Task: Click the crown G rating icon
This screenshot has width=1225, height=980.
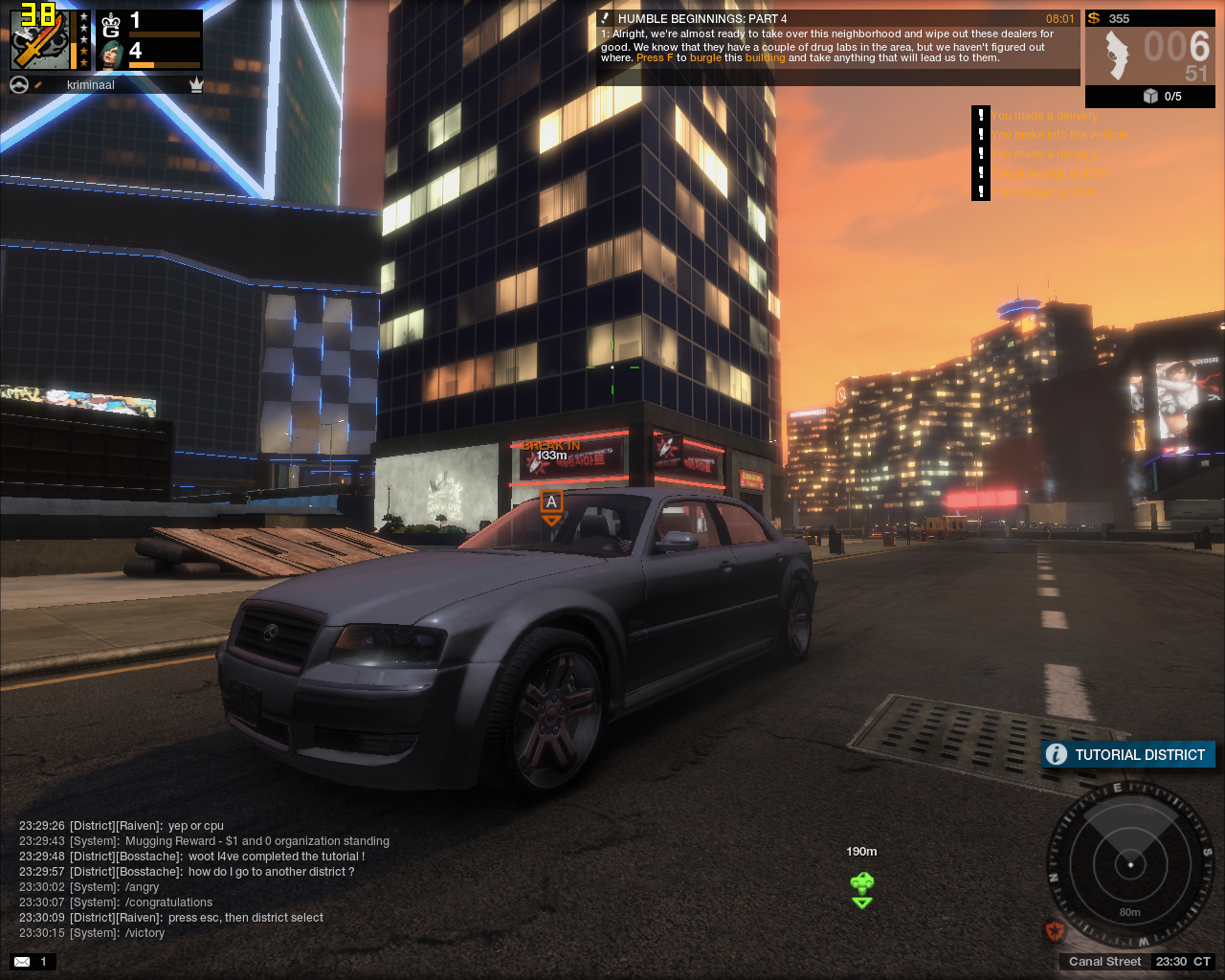Action: (111, 24)
